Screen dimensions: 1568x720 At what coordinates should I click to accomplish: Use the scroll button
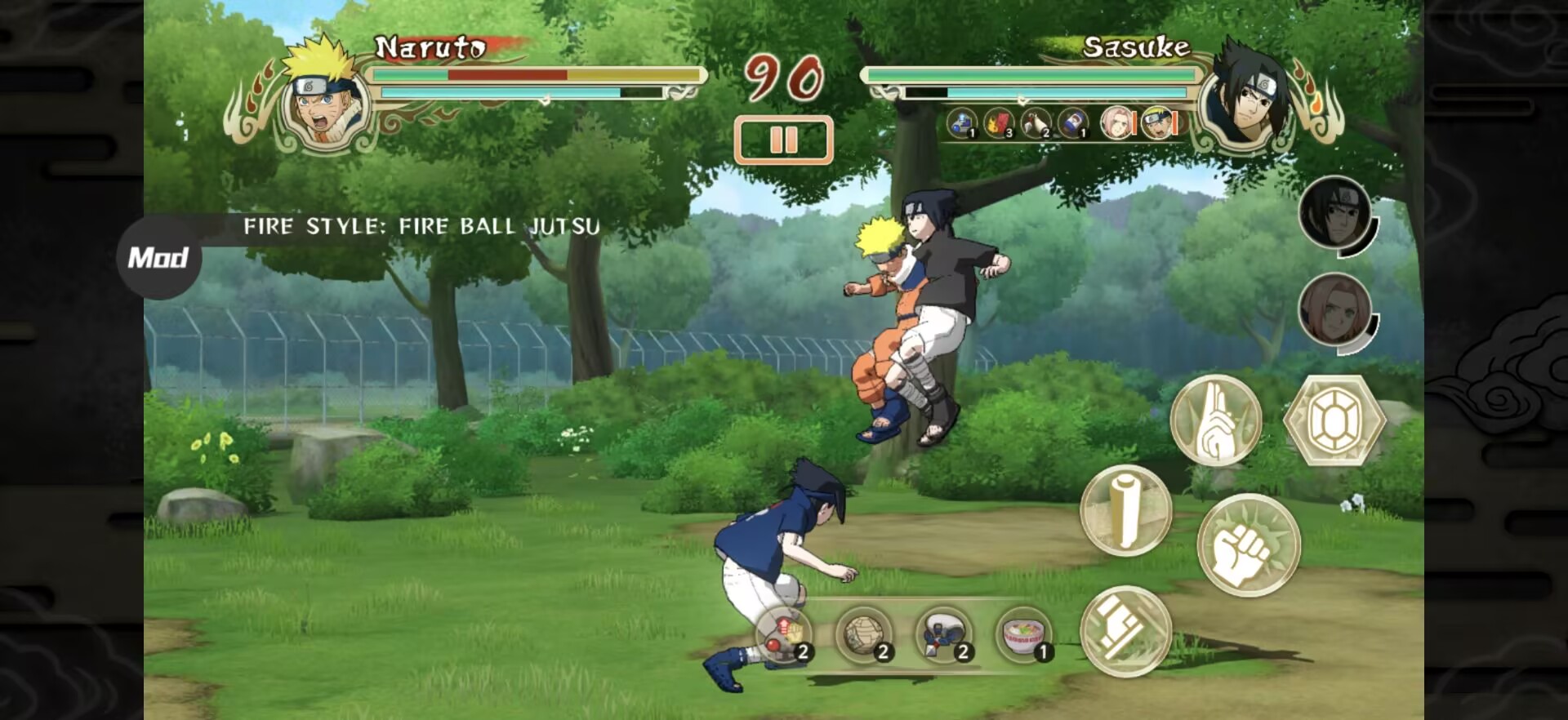click(x=1125, y=511)
